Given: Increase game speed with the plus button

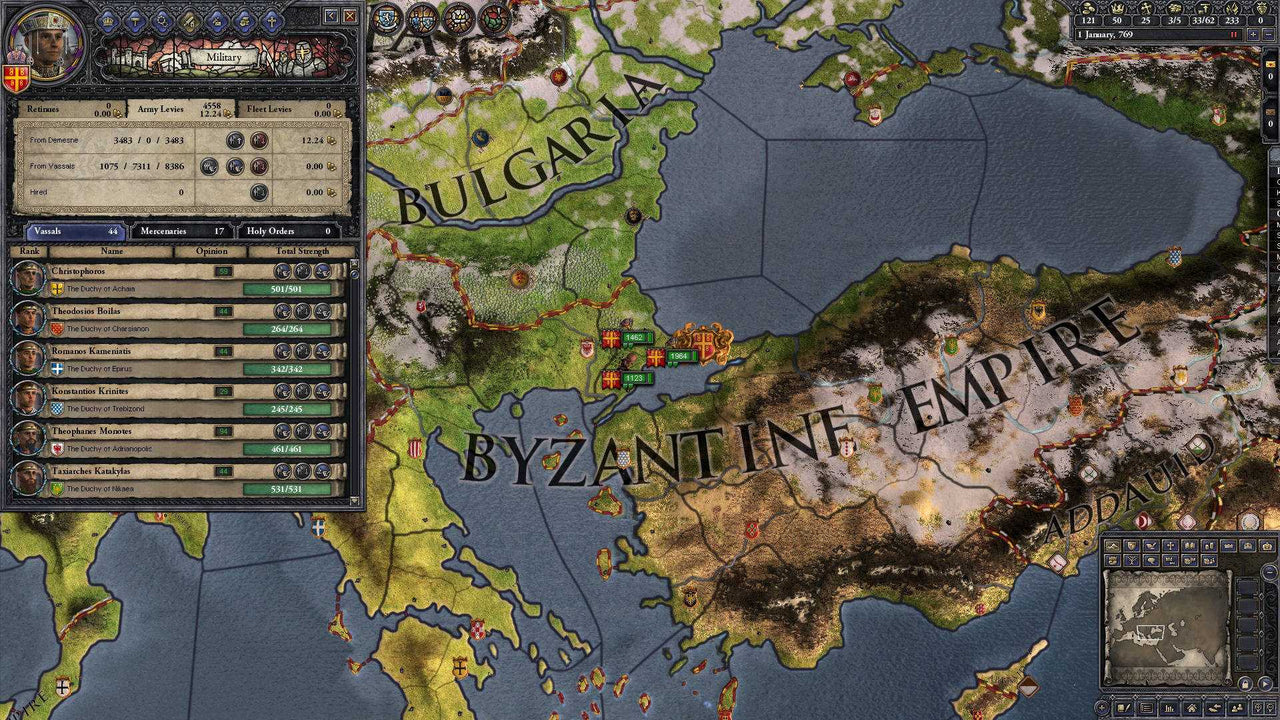Looking at the screenshot, I should point(1253,34).
